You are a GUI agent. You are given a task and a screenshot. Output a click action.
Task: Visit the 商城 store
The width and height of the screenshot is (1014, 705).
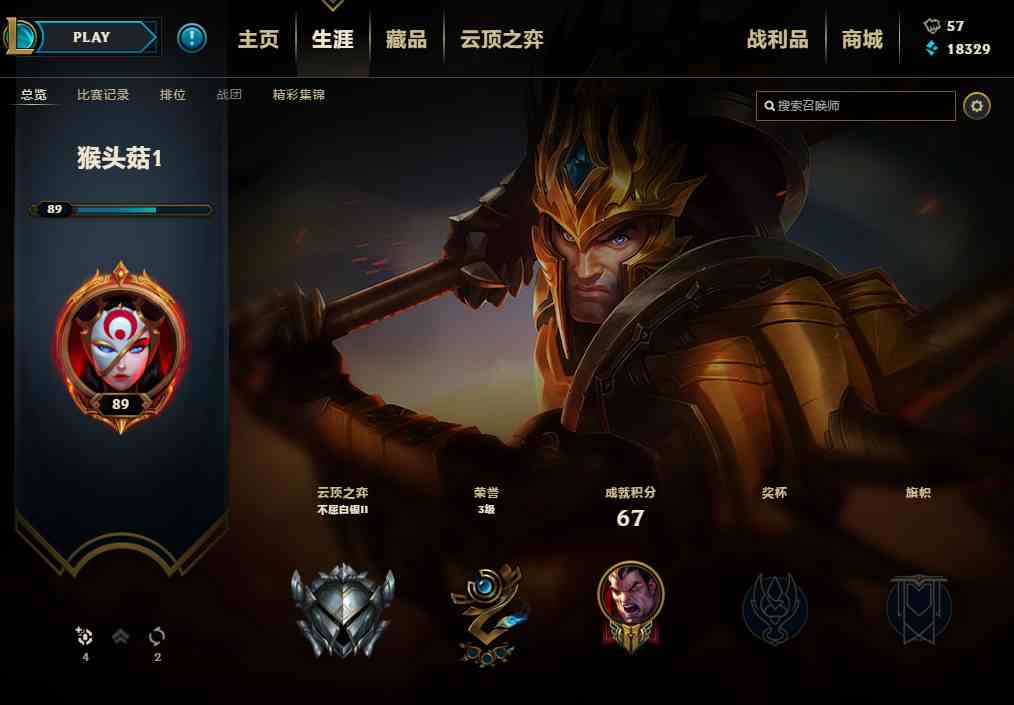pos(862,39)
